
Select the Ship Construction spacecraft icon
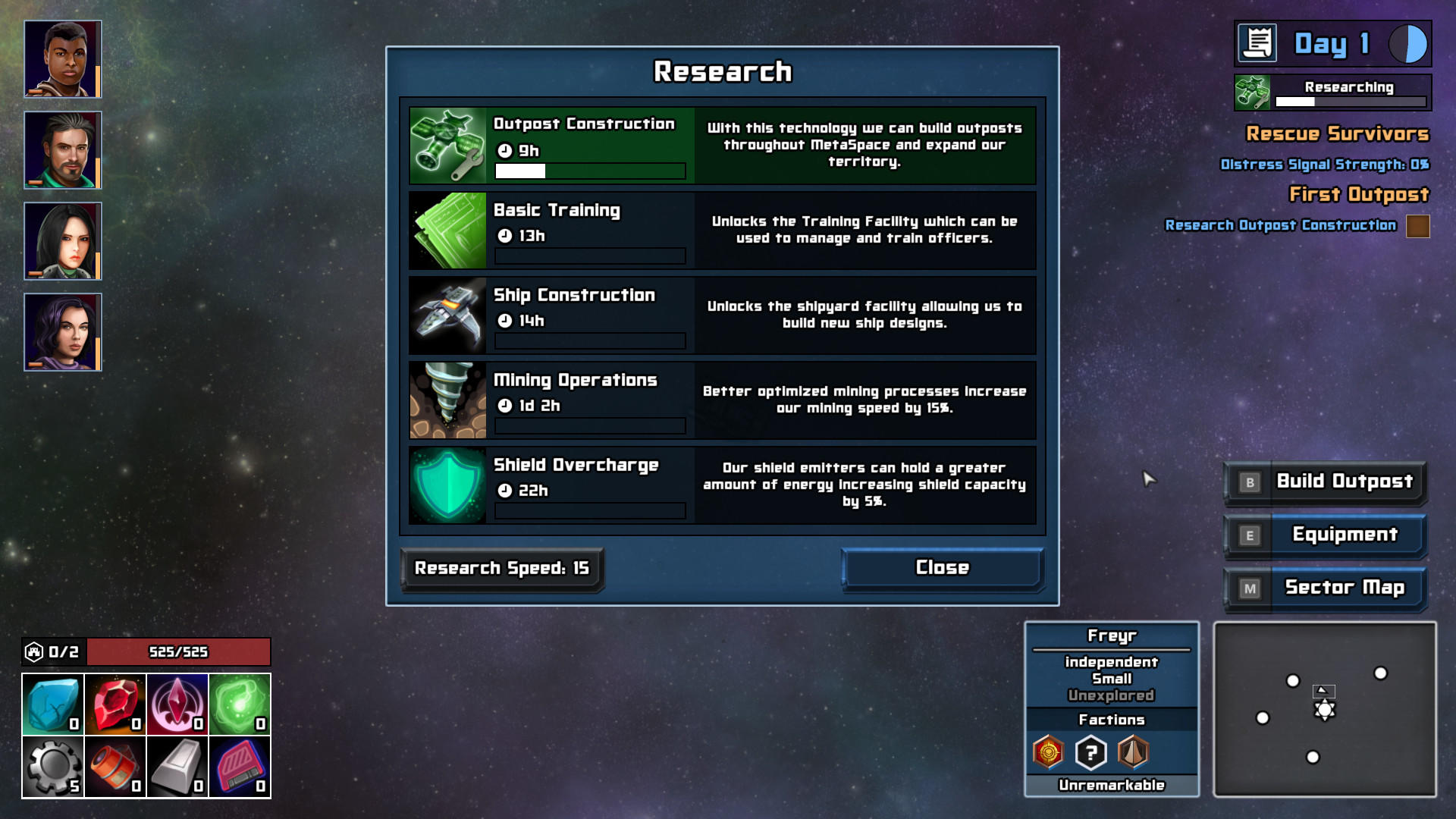(447, 315)
